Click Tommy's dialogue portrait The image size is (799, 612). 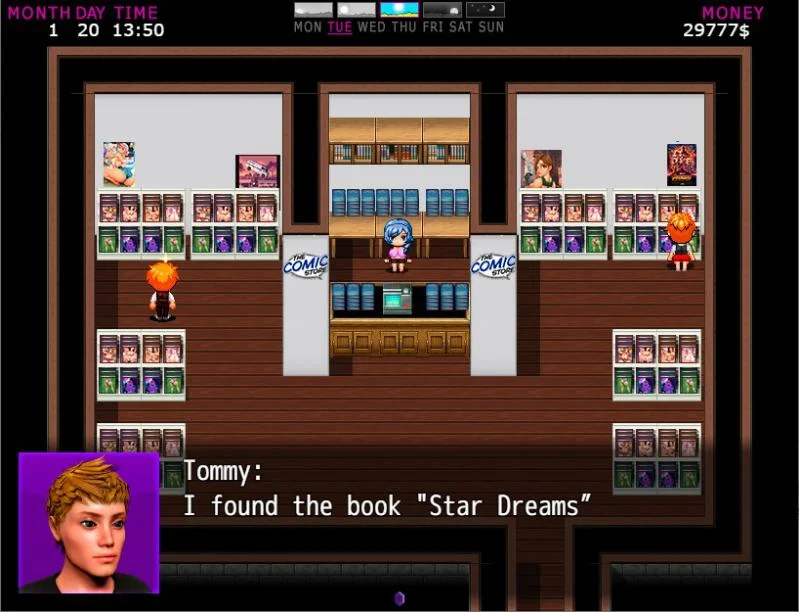click(88, 522)
